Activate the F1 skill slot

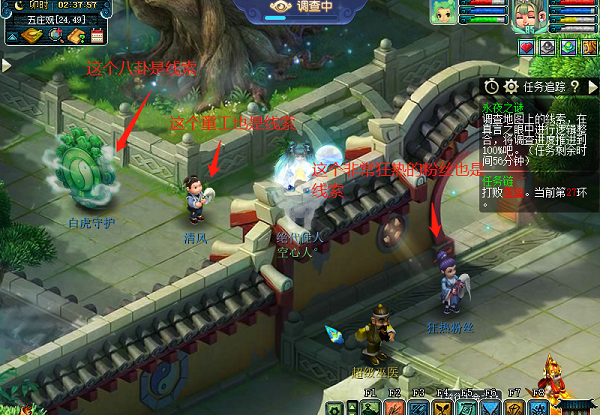(371, 407)
